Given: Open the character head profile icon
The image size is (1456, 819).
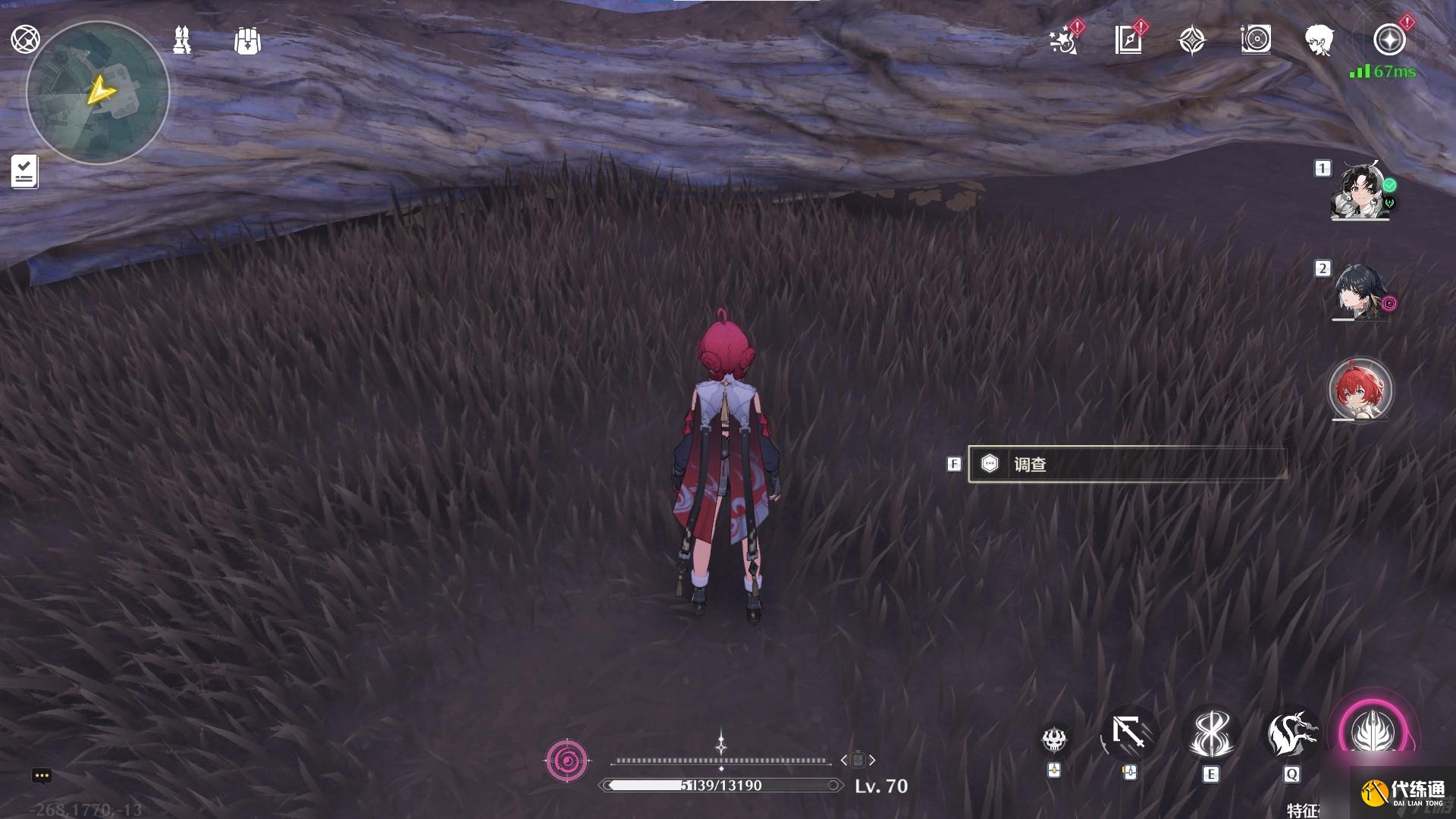Looking at the screenshot, I should click(x=1319, y=40).
